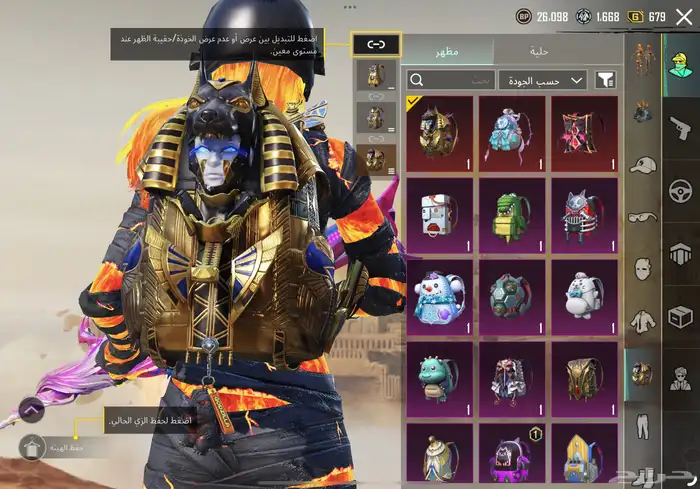Open the pistol weapons category

680,126
